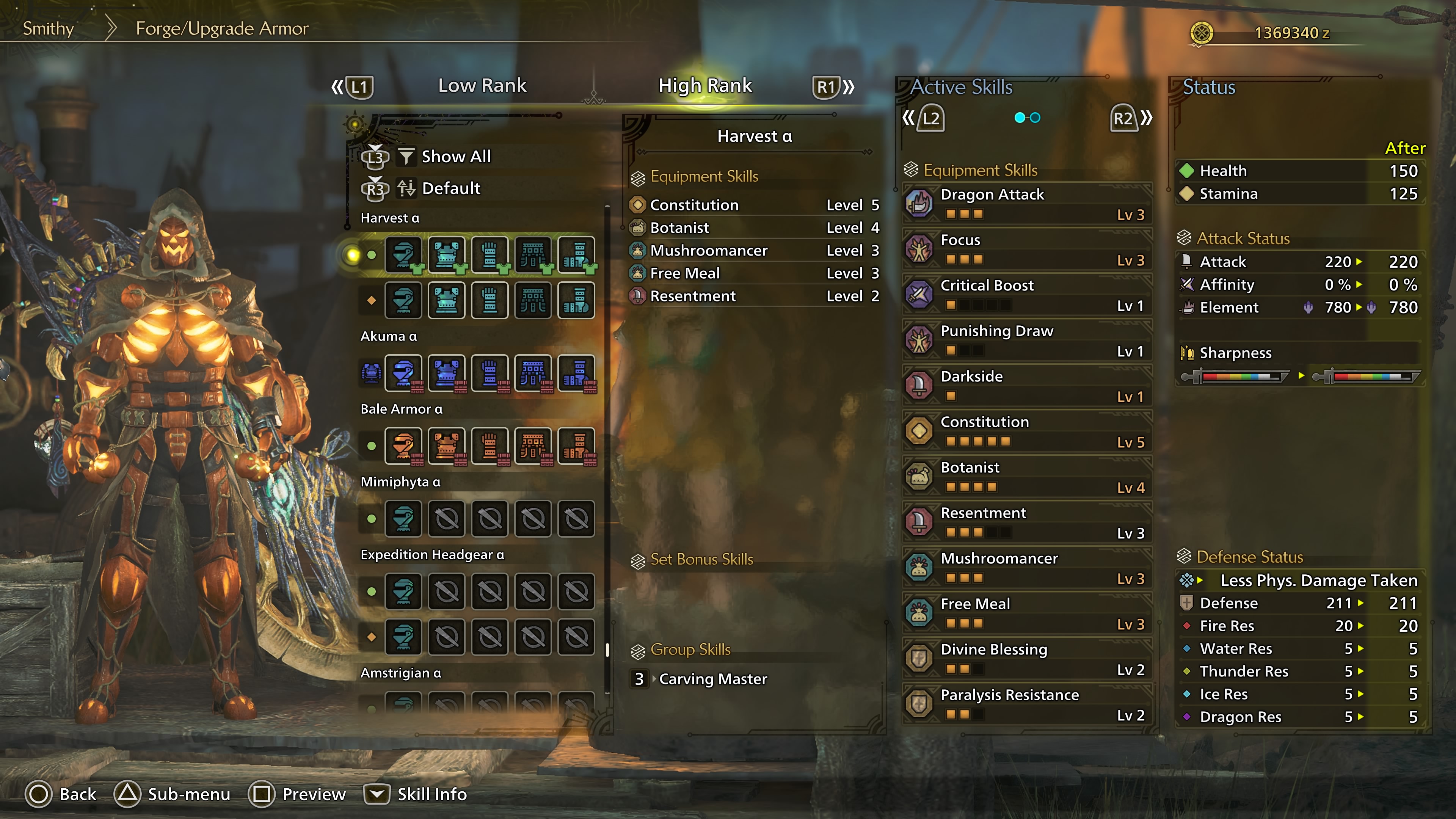
Task: Switch to the Low Rank tab
Action: coord(482,85)
